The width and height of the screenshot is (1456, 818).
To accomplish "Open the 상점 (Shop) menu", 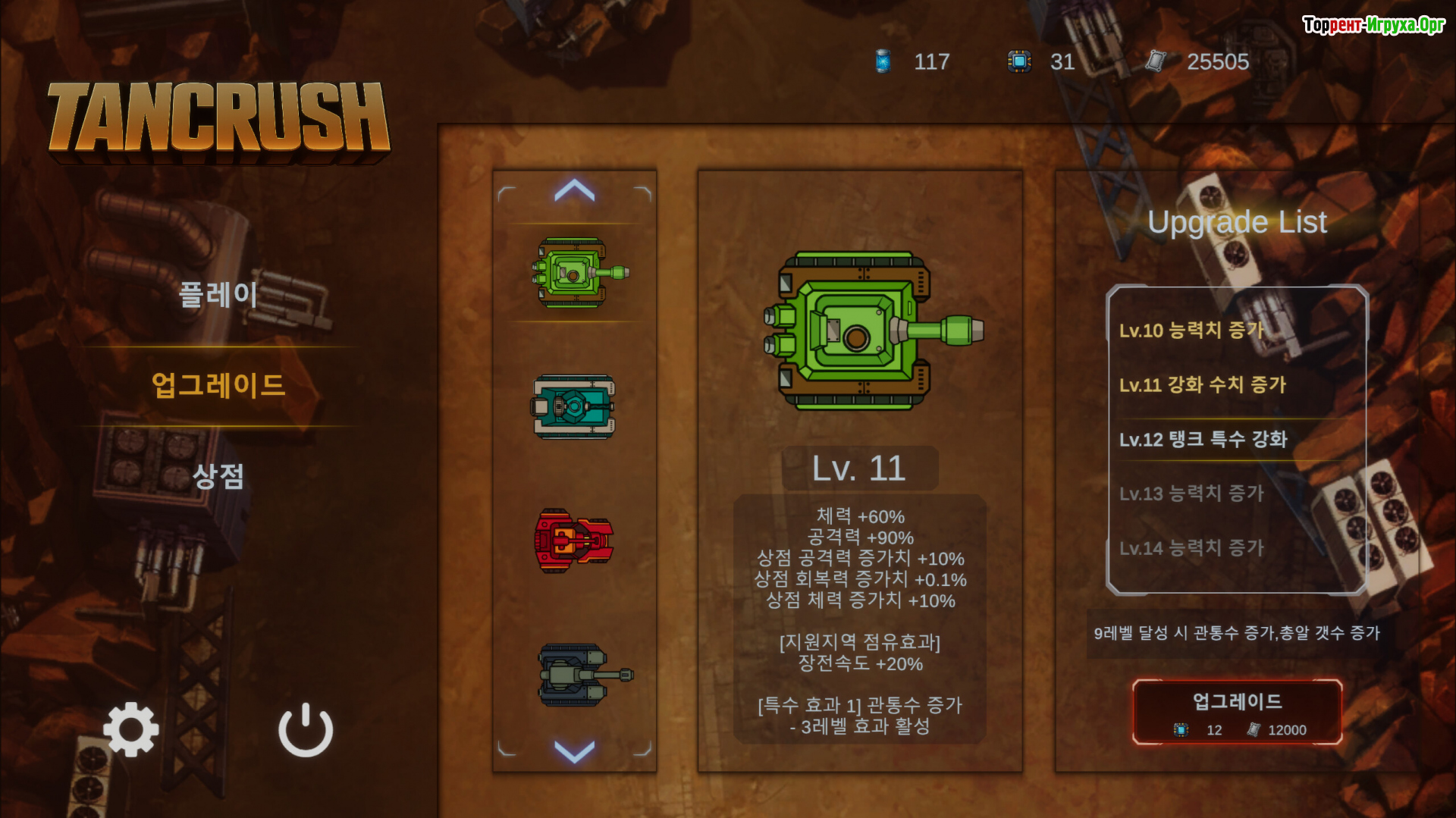I will [218, 476].
